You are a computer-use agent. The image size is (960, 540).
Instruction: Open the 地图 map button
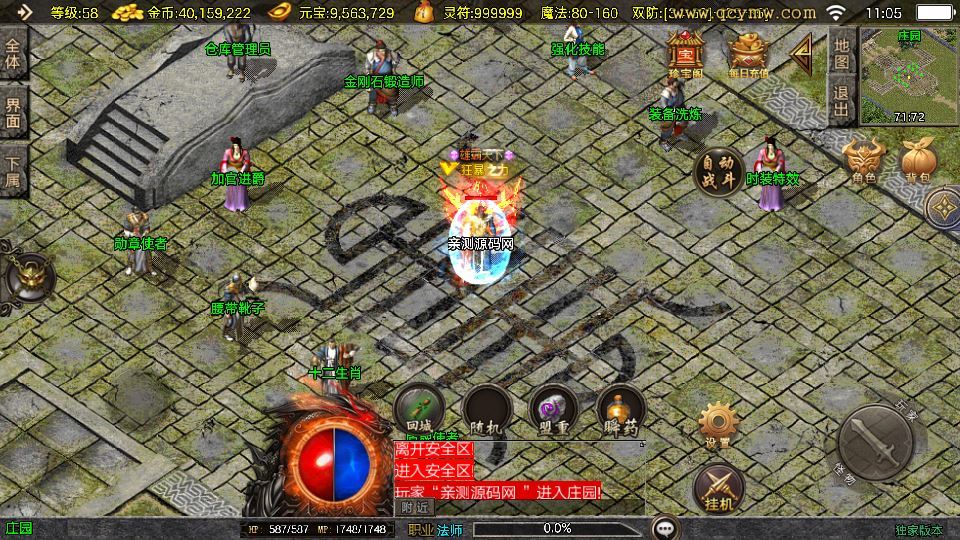(x=841, y=54)
